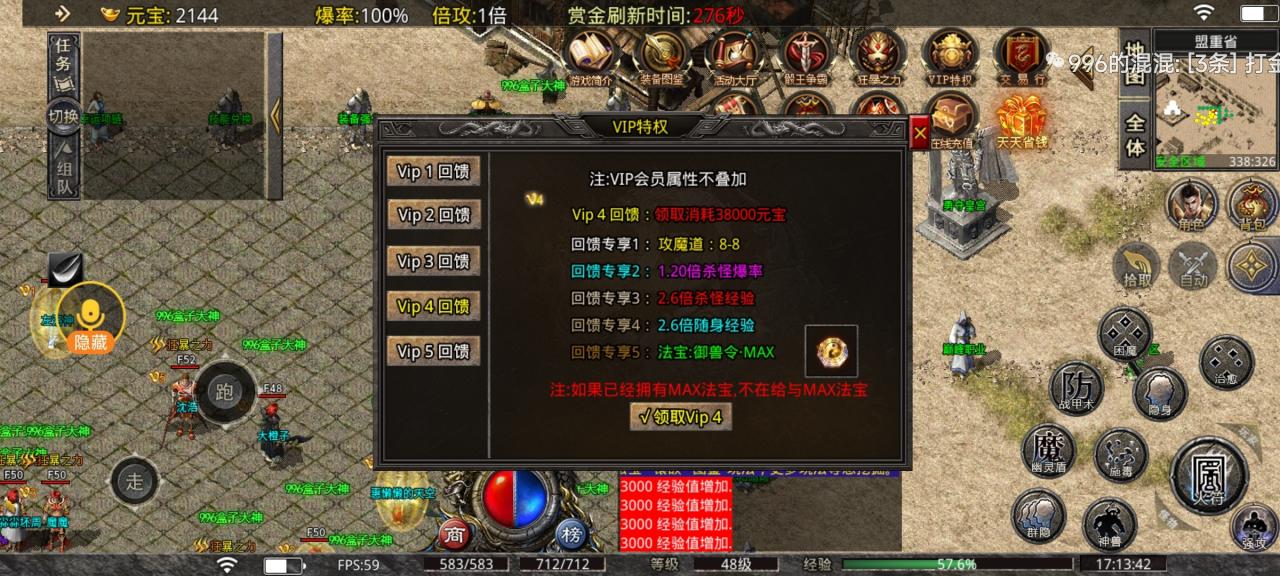Open the 装备图鉴 equipment guide
This screenshot has height=576, width=1280.
[x=660, y=55]
